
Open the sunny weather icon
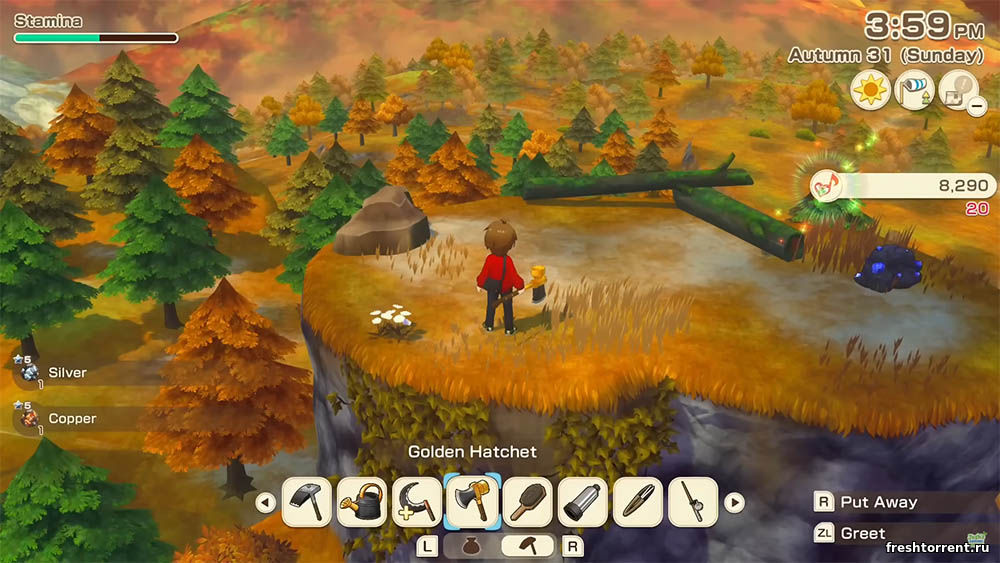(871, 90)
